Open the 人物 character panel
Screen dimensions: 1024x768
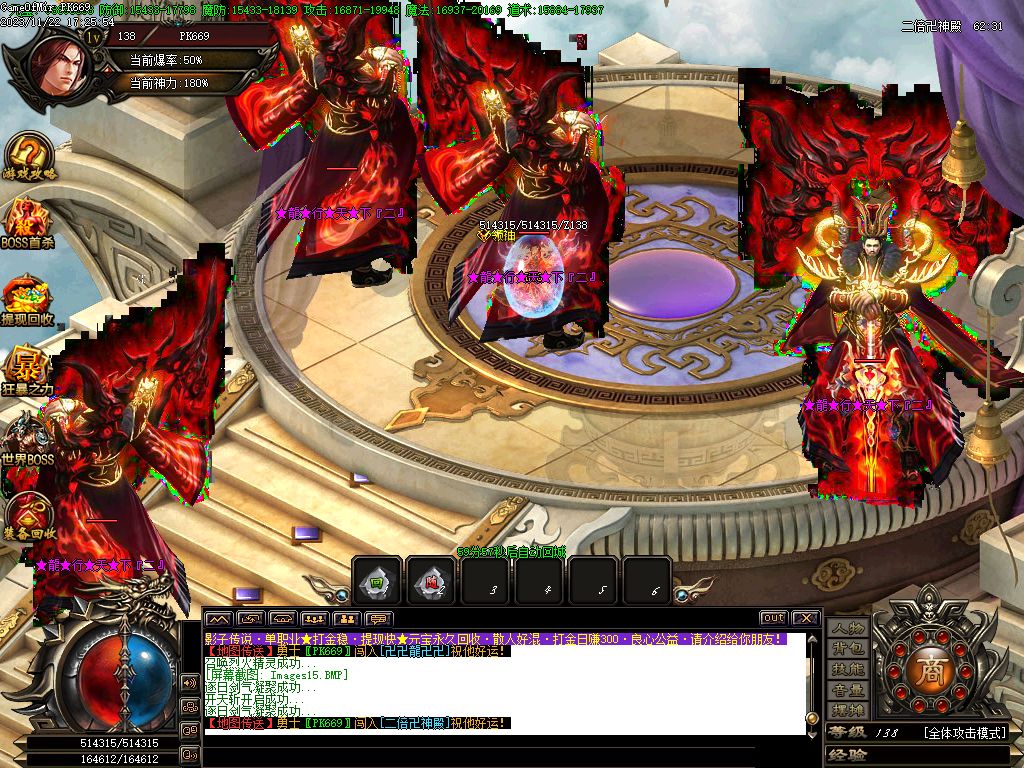848,628
